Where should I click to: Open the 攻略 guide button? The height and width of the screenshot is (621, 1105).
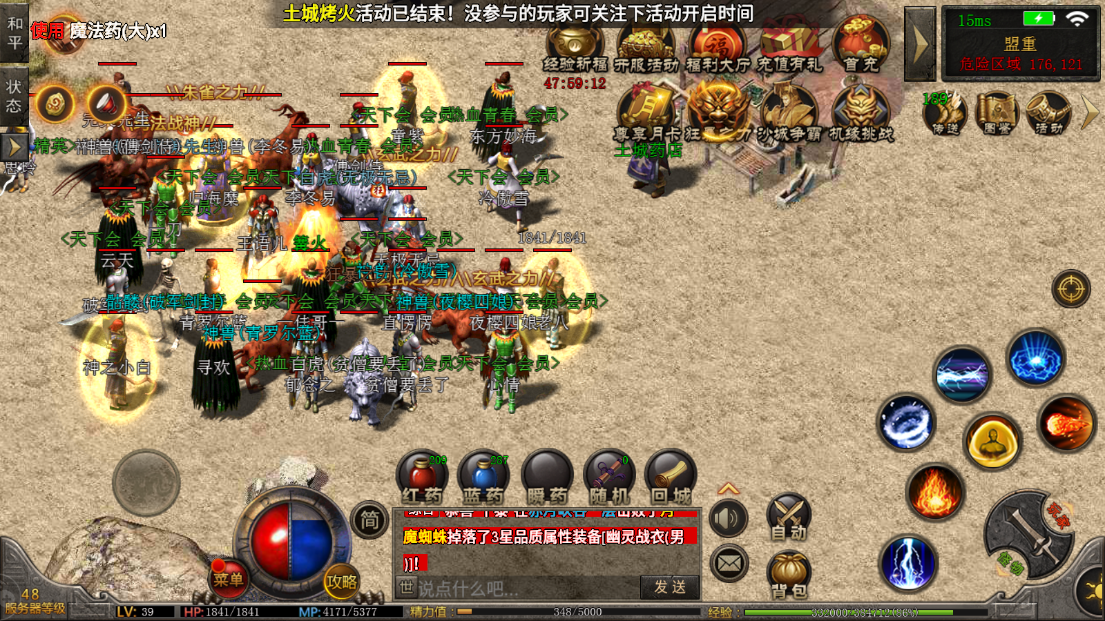(341, 580)
